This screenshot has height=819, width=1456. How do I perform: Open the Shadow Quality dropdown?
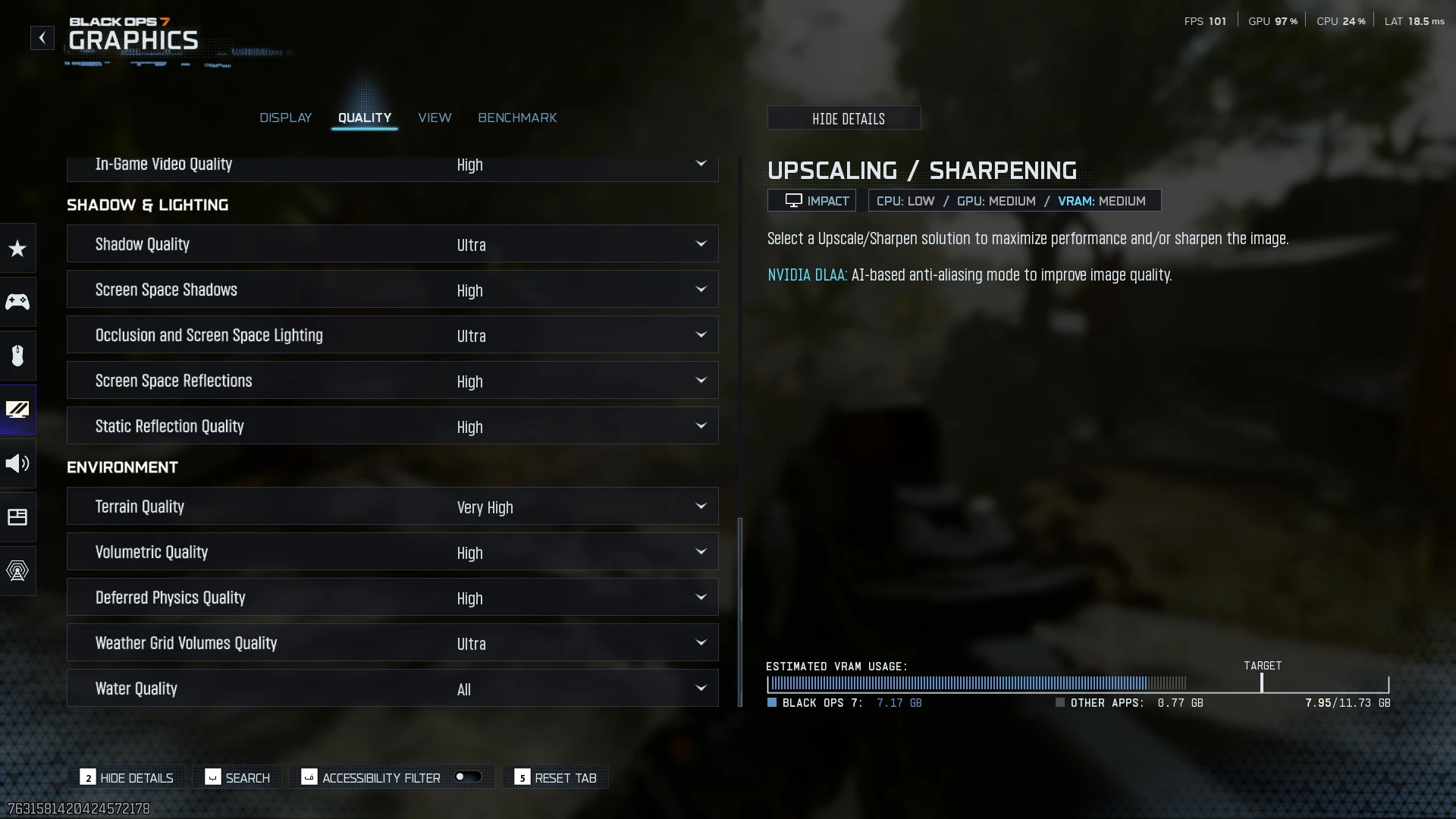[x=392, y=244]
